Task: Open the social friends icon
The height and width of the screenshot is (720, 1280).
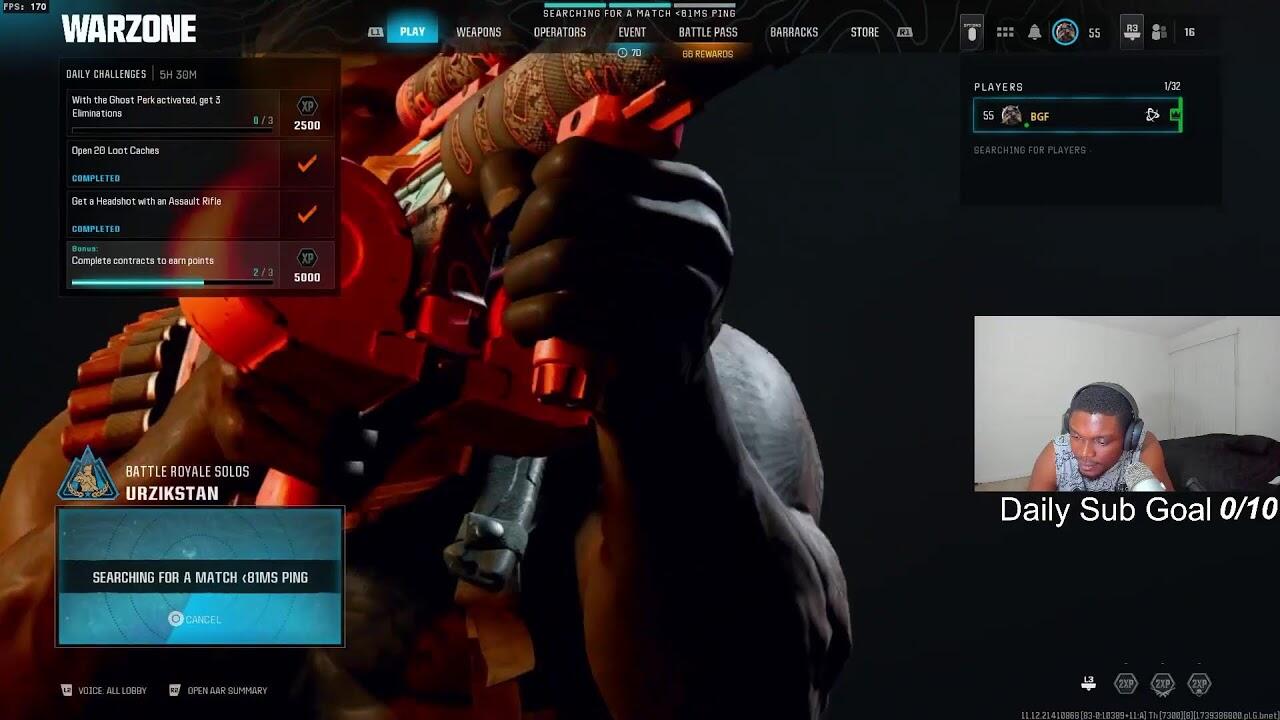Action: click(x=1159, y=32)
